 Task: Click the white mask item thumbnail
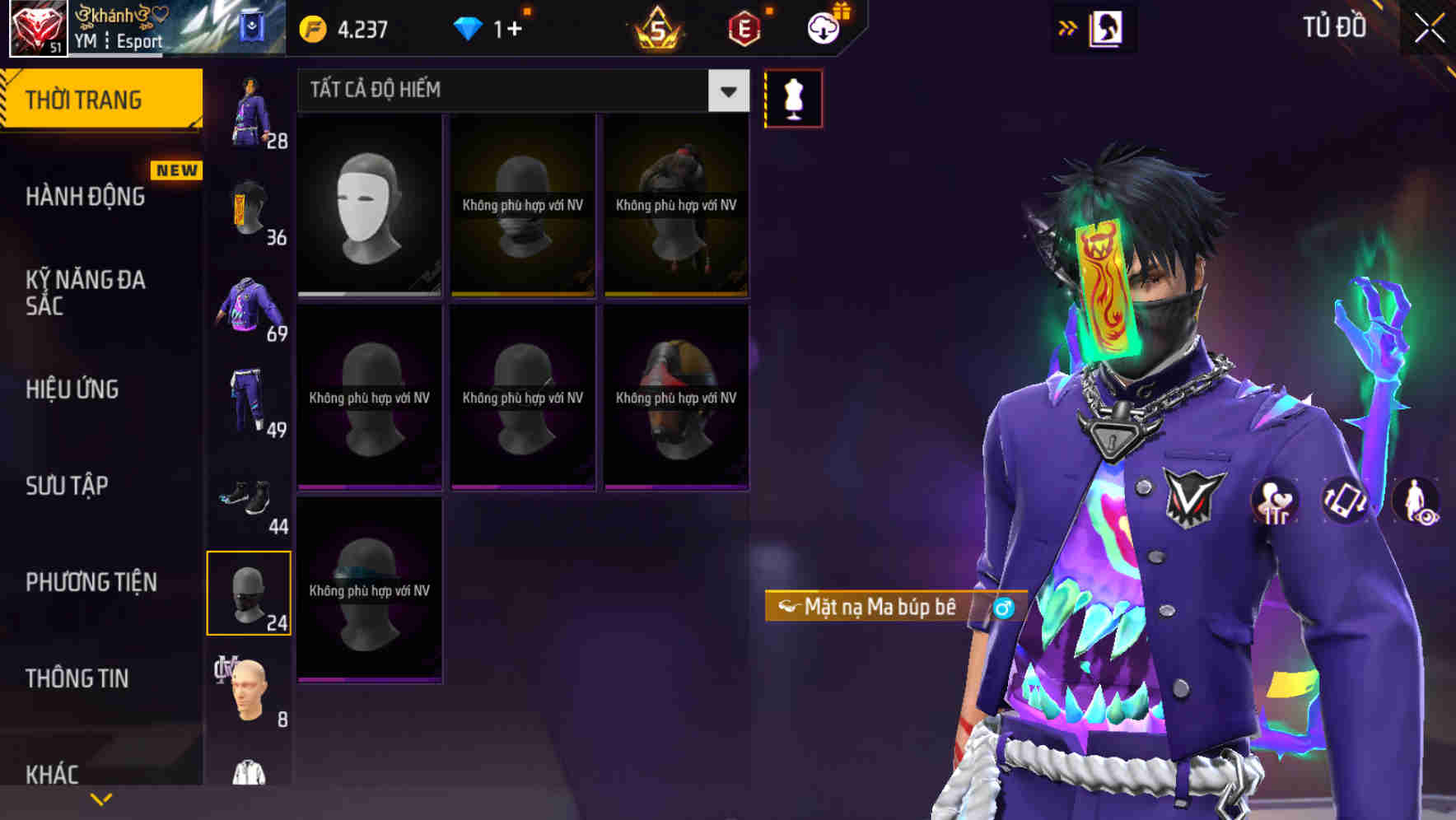(x=369, y=206)
